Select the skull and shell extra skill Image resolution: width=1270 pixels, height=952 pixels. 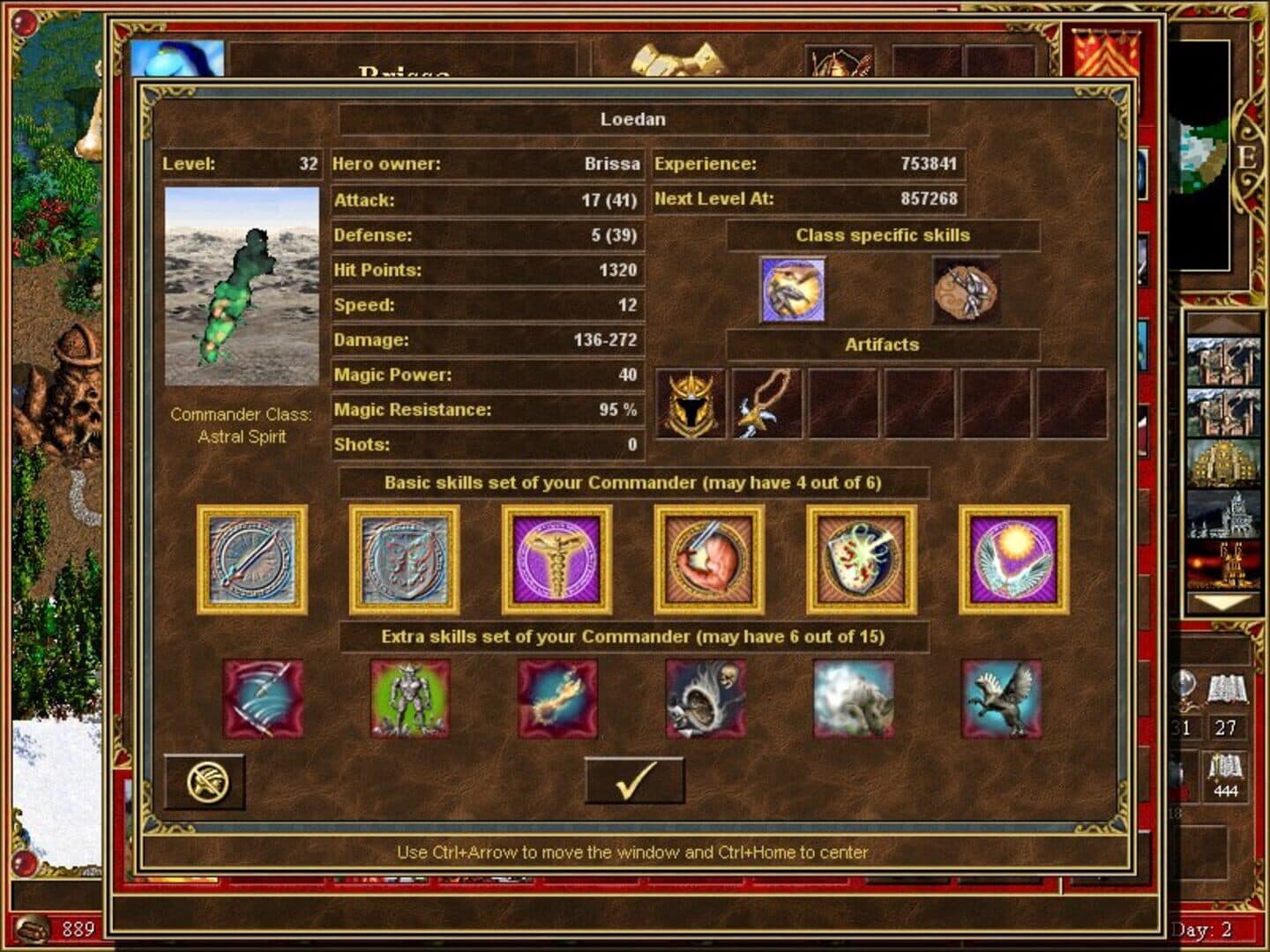click(706, 699)
